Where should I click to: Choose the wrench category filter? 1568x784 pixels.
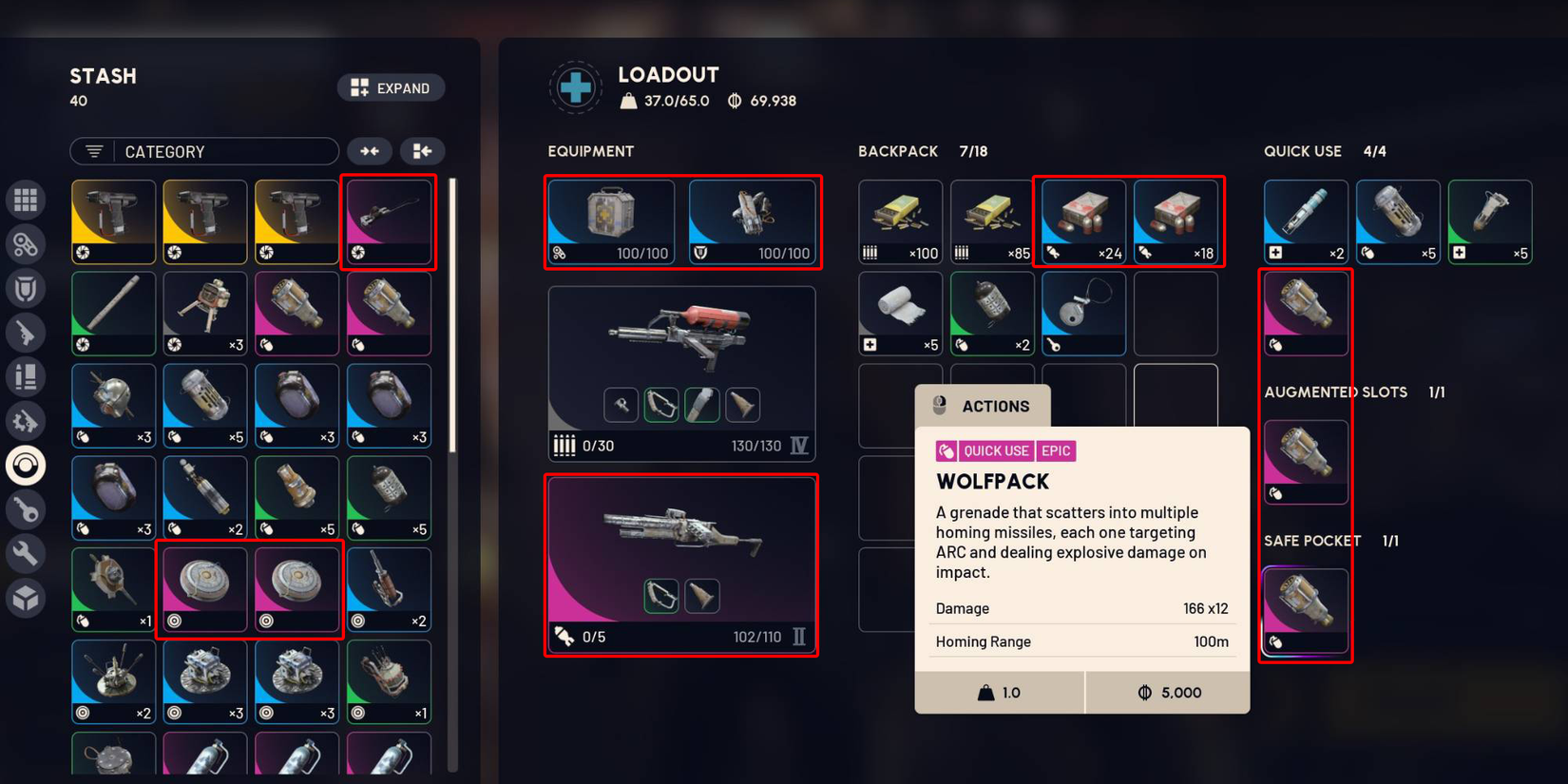coord(26,553)
